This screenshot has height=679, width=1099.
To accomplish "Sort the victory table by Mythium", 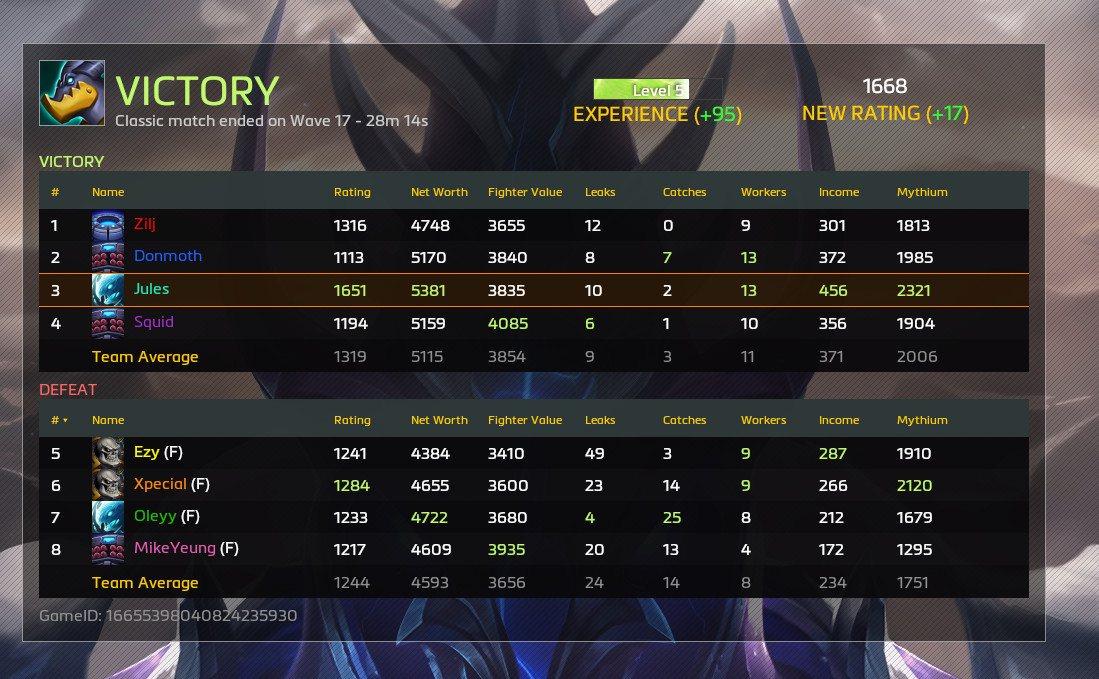I will click(x=922, y=192).
